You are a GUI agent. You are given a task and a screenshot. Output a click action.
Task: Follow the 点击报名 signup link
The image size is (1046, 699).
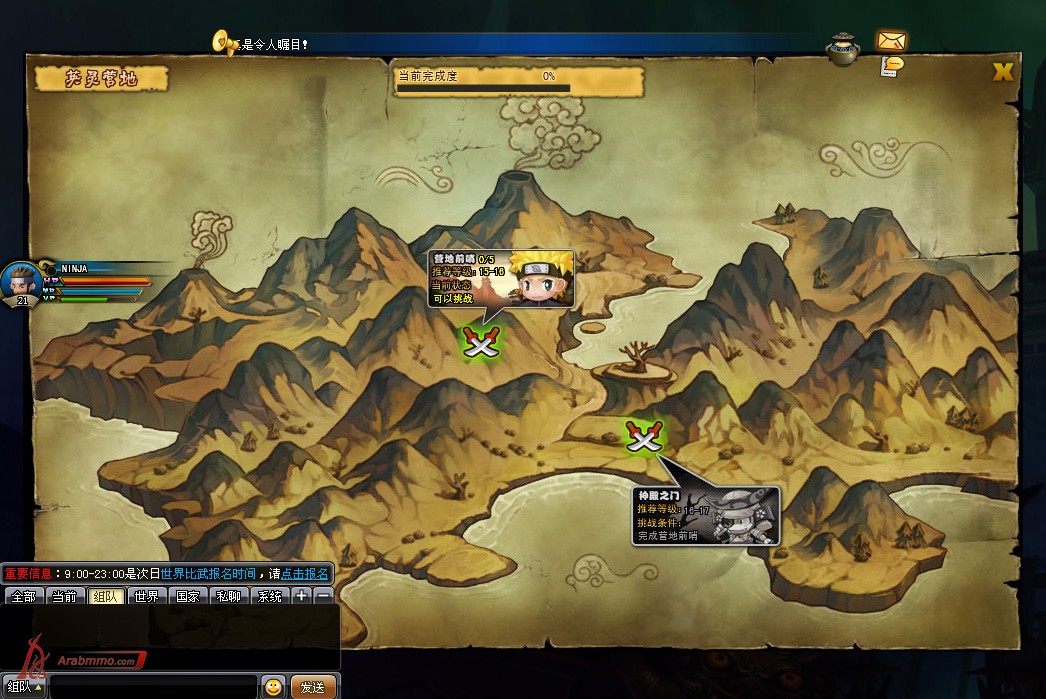click(305, 574)
